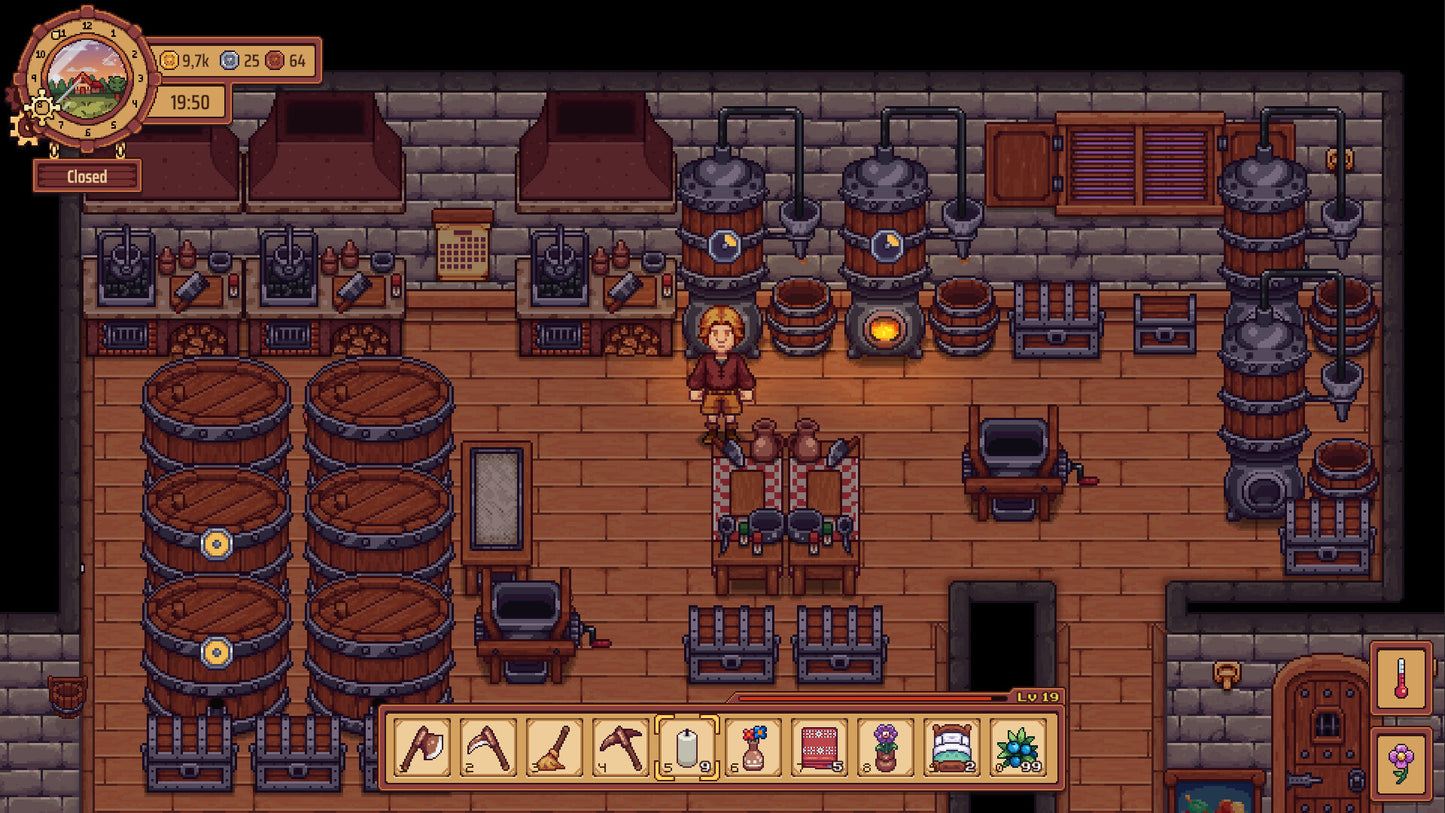The height and width of the screenshot is (813, 1445).
Task: Click the silver coin icon showing 25
Action: (231, 61)
